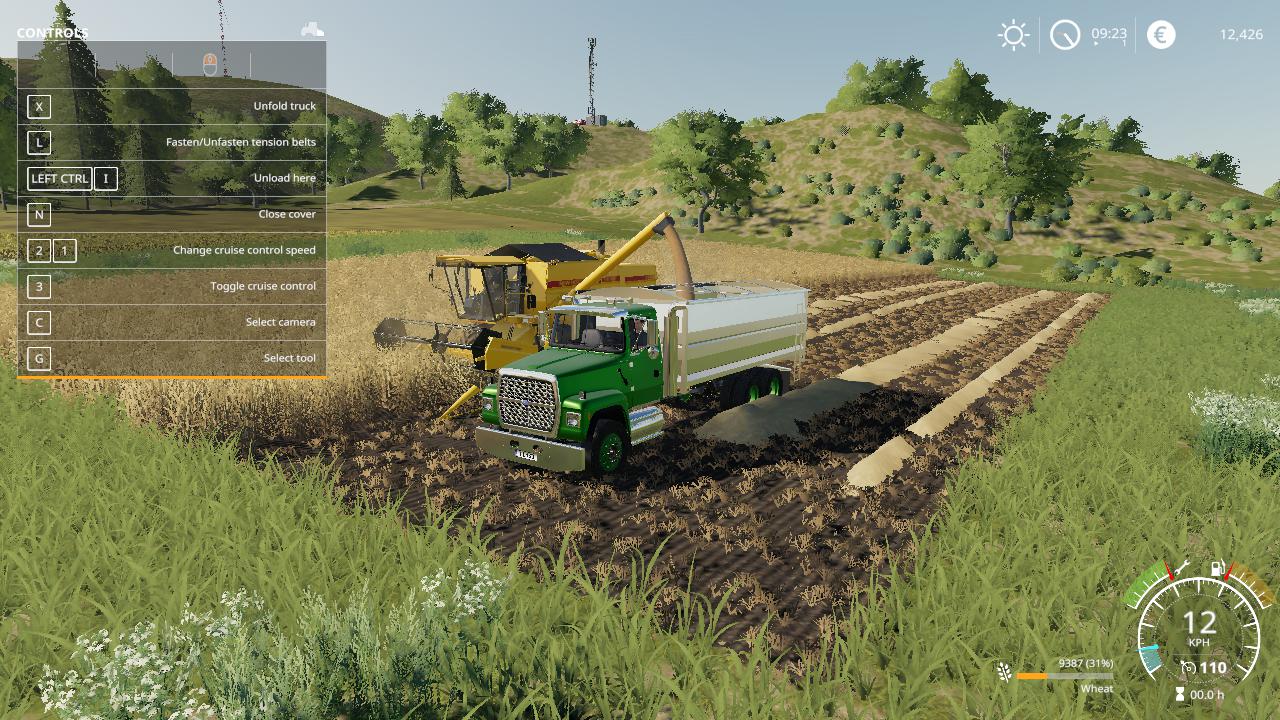Image resolution: width=1280 pixels, height=720 pixels.
Task: Select the game clock icon
Action: pyautogui.click(x=1065, y=36)
